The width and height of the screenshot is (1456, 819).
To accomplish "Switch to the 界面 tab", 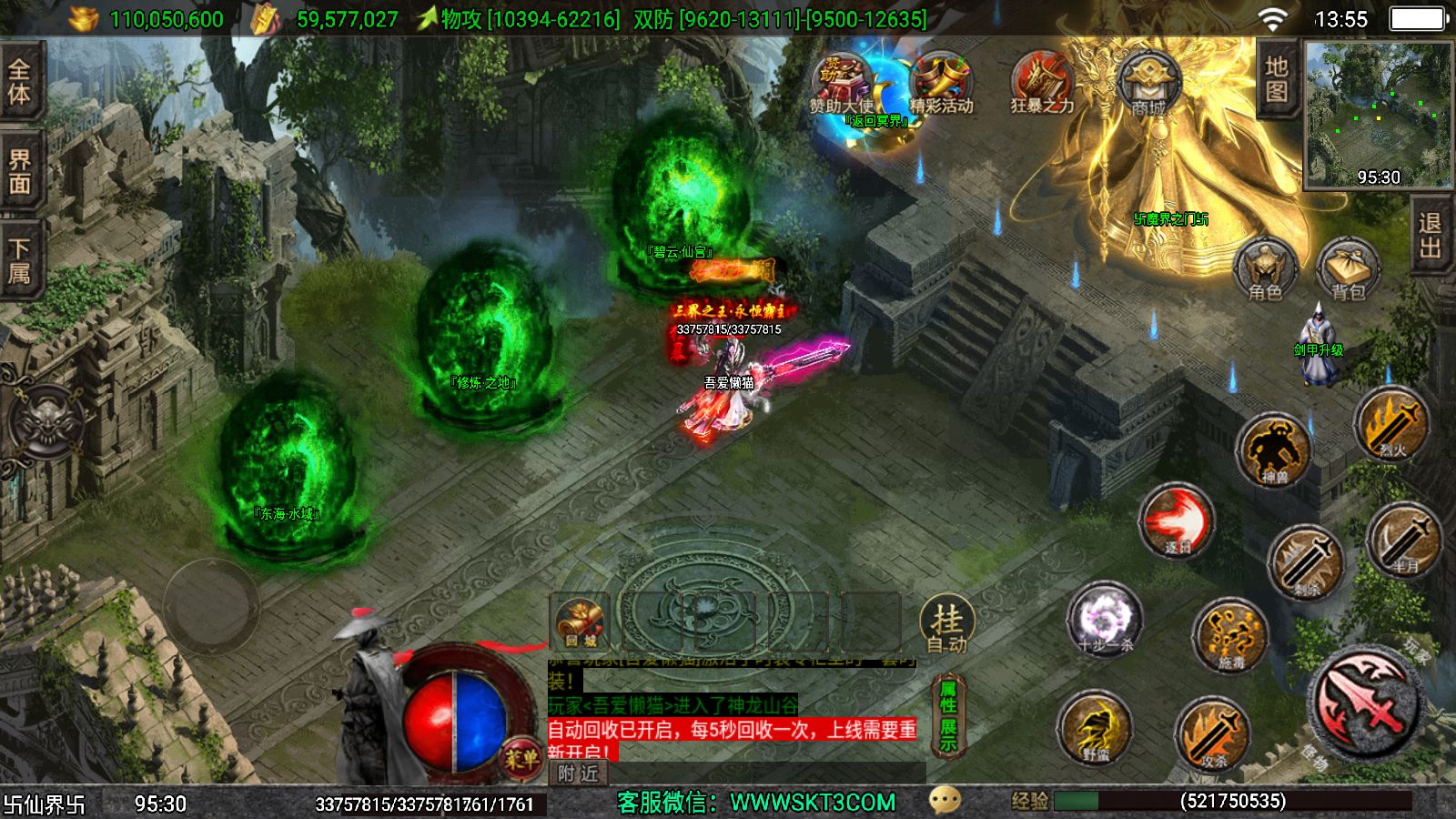I will [20, 171].
